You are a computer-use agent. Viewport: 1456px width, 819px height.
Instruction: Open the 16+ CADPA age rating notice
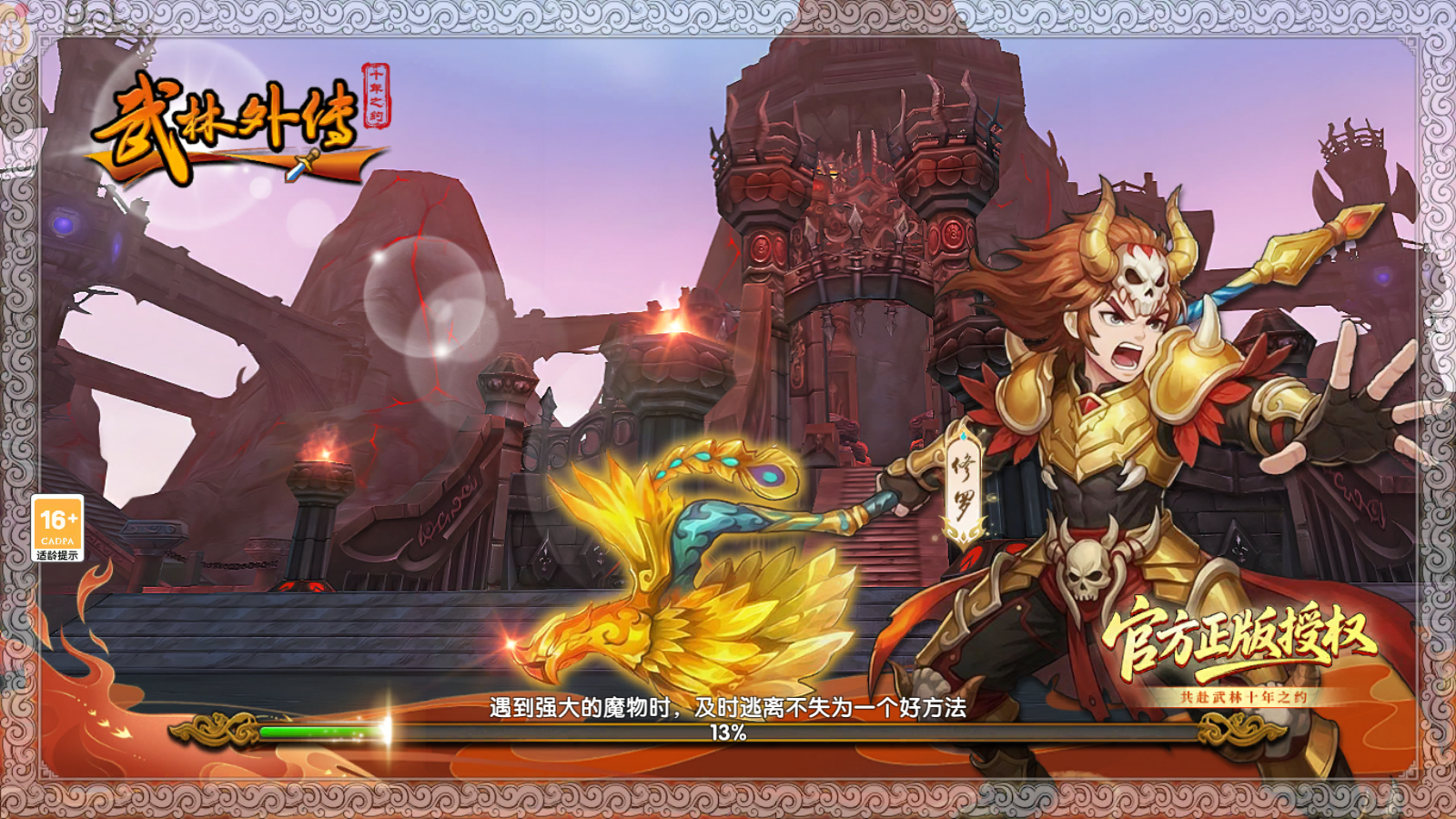57,528
